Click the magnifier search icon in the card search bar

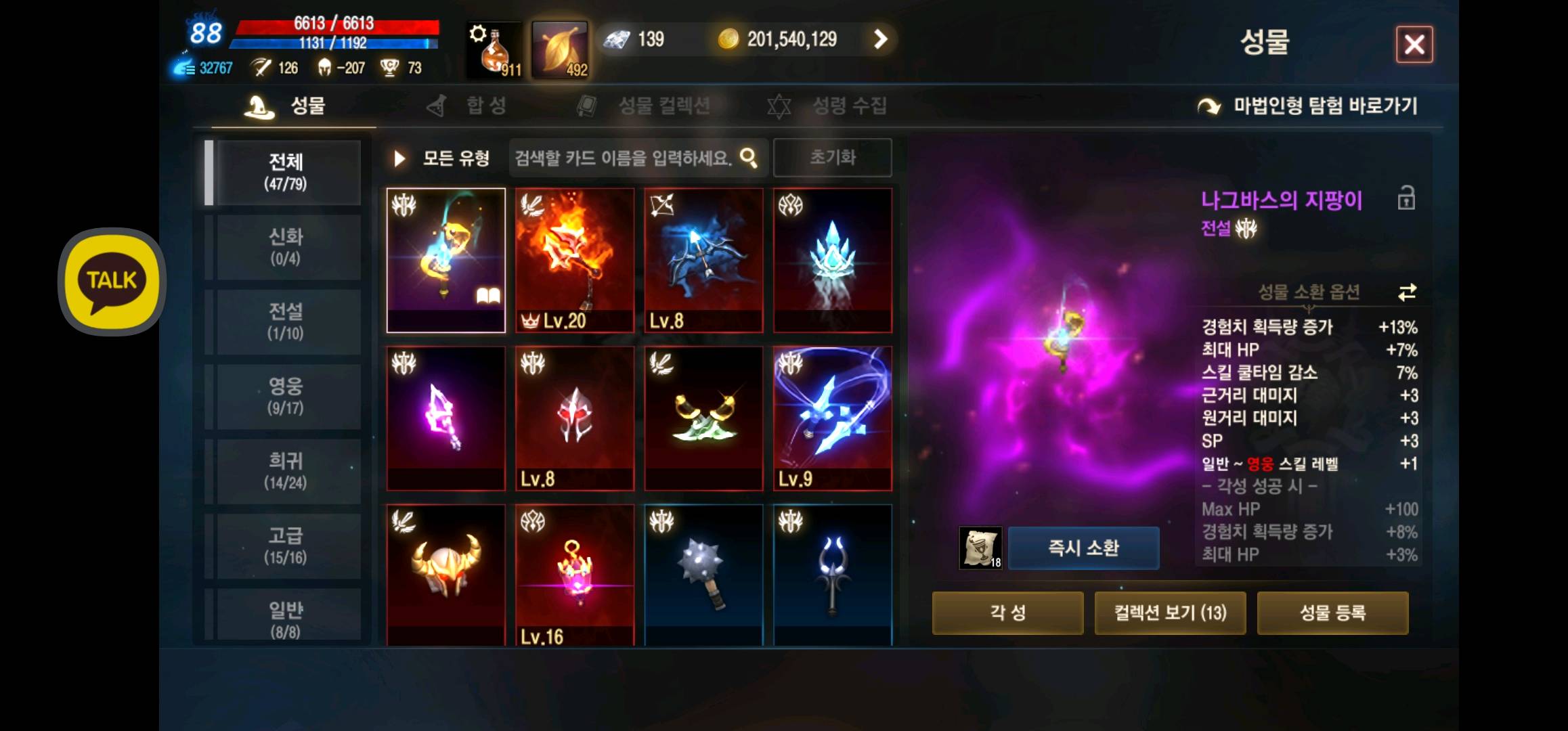click(748, 157)
